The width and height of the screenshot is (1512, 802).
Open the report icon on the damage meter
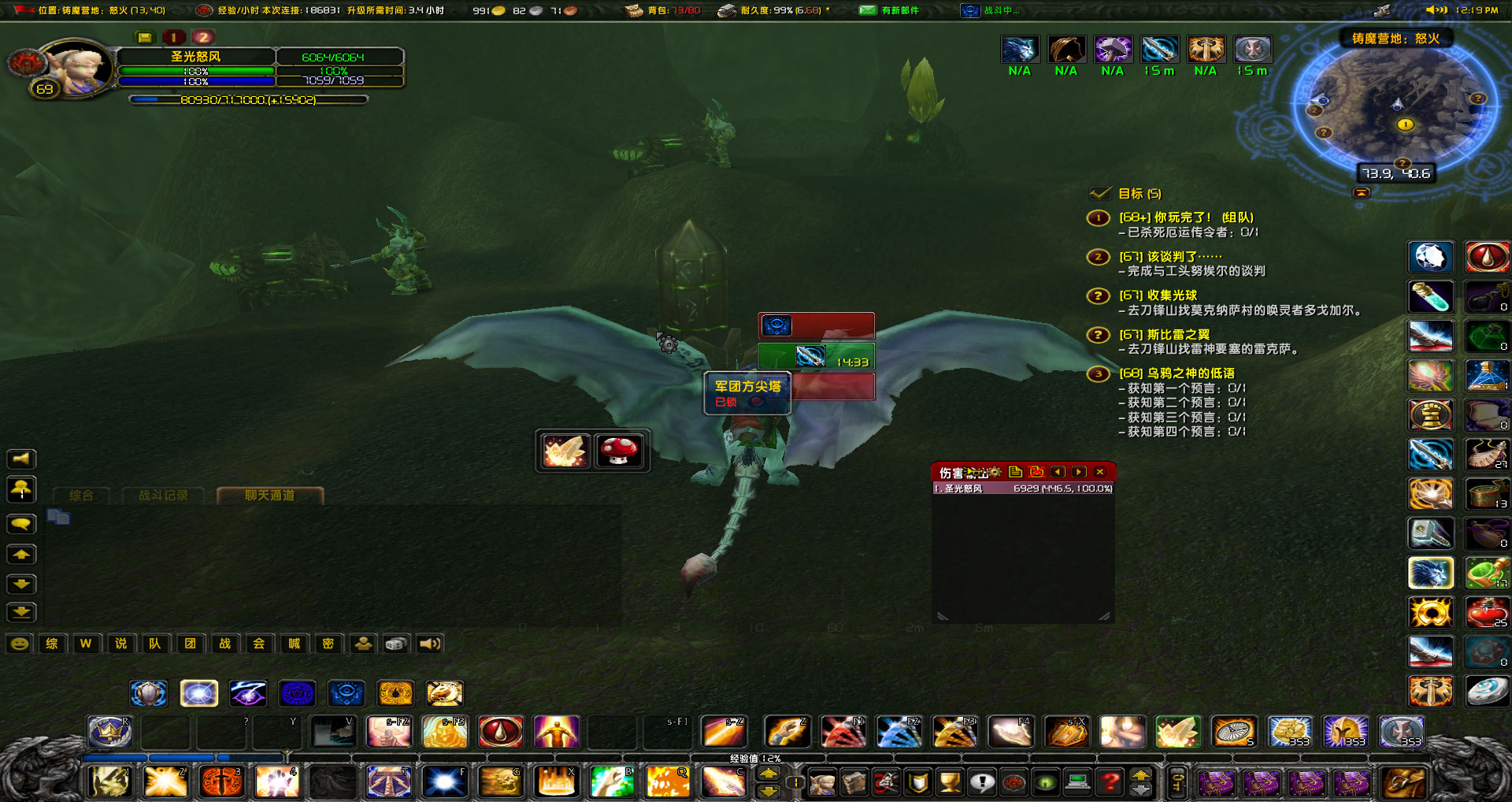[1017, 472]
